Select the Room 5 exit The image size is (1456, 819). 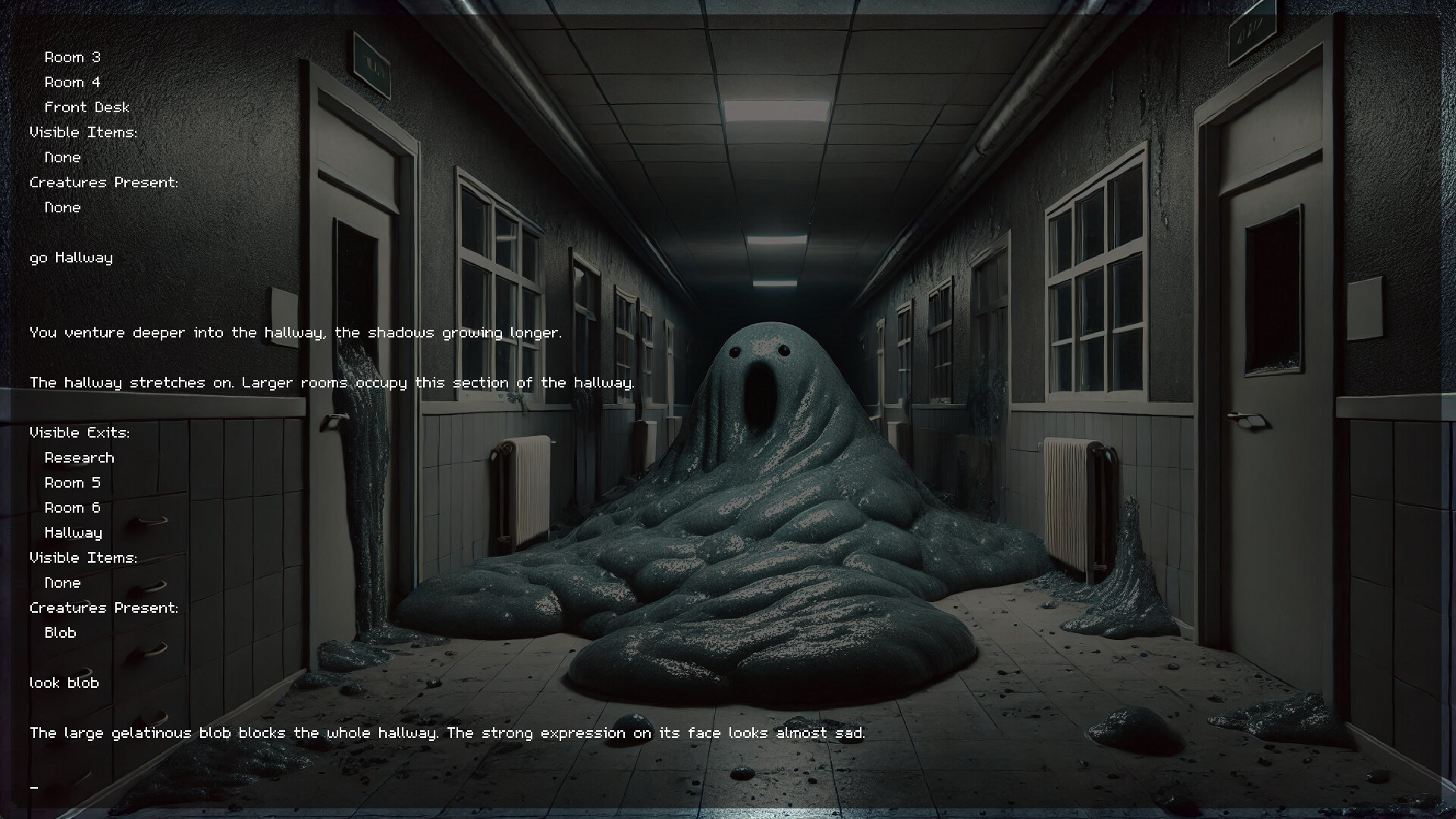pyautogui.click(x=72, y=482)
